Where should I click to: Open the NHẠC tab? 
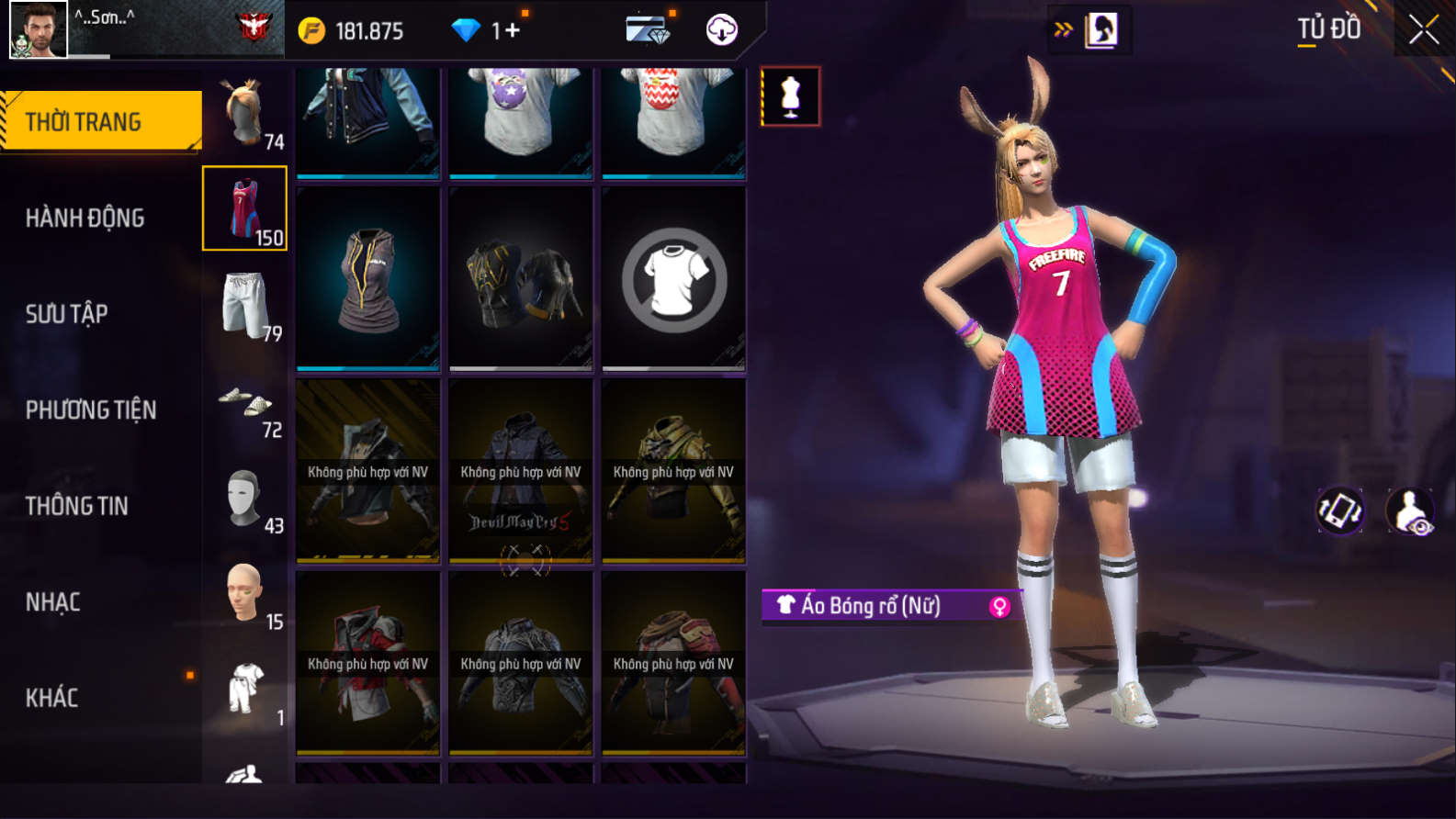(52, 602)
